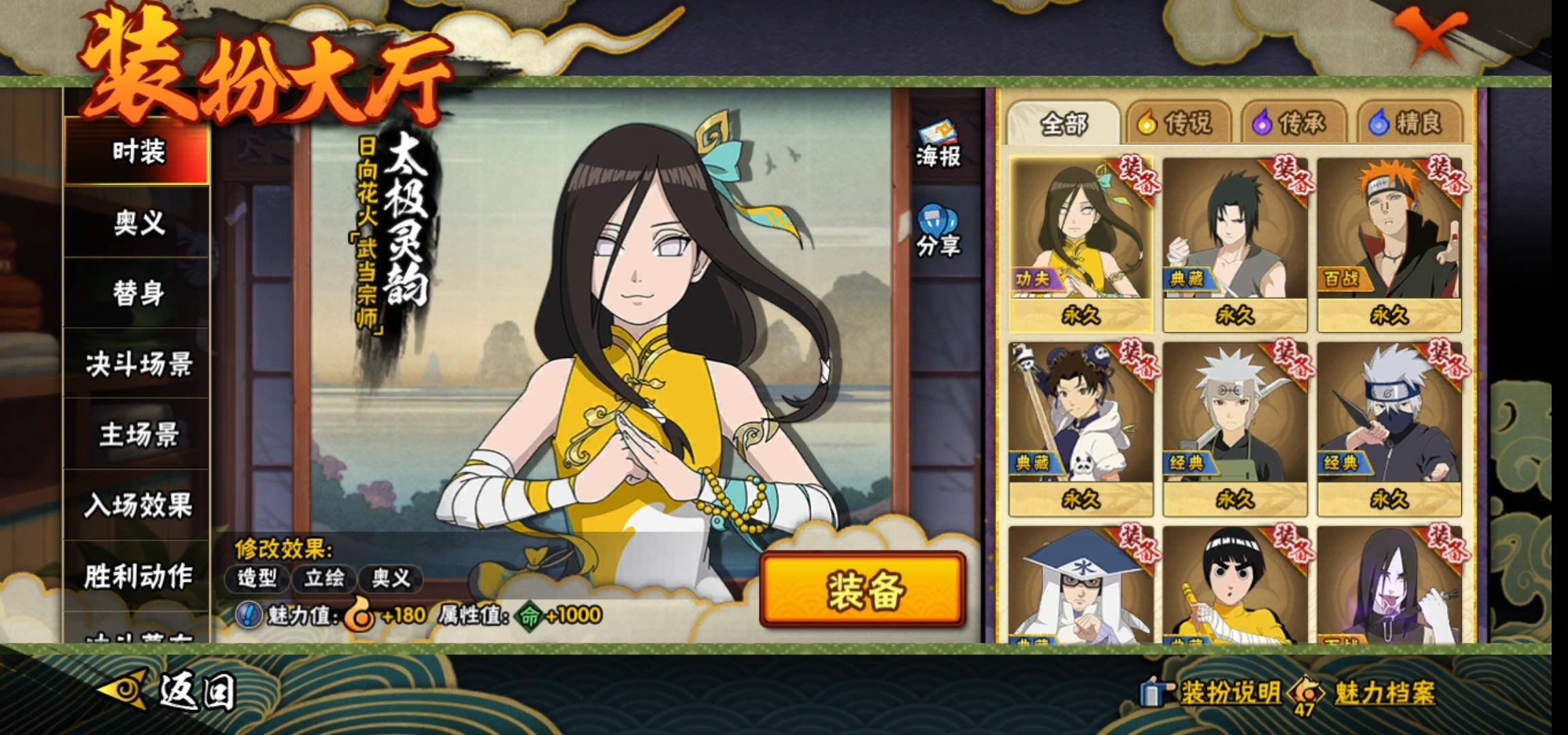The image size is (1568, 735).
Task: Choose the Kakashi 经典 costume card
Action: click(1390, 429)
